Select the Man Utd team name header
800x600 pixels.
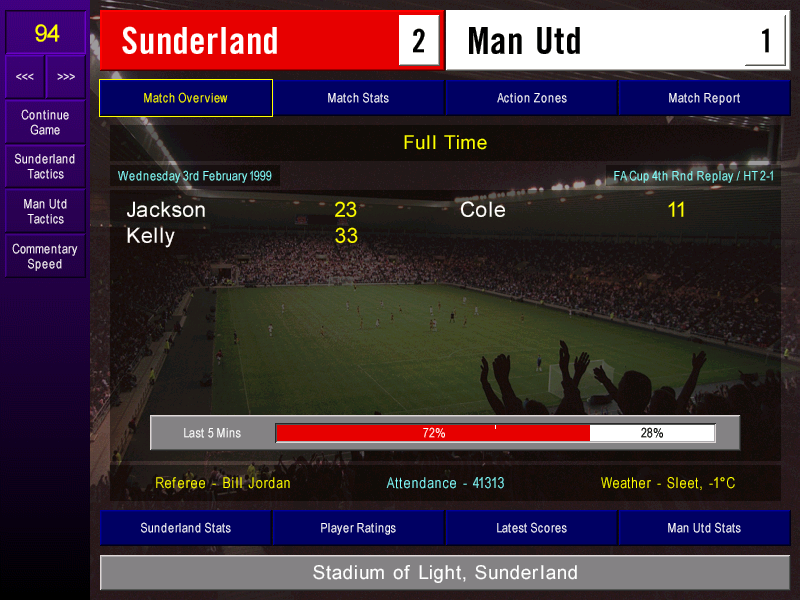tap(524, 41)
